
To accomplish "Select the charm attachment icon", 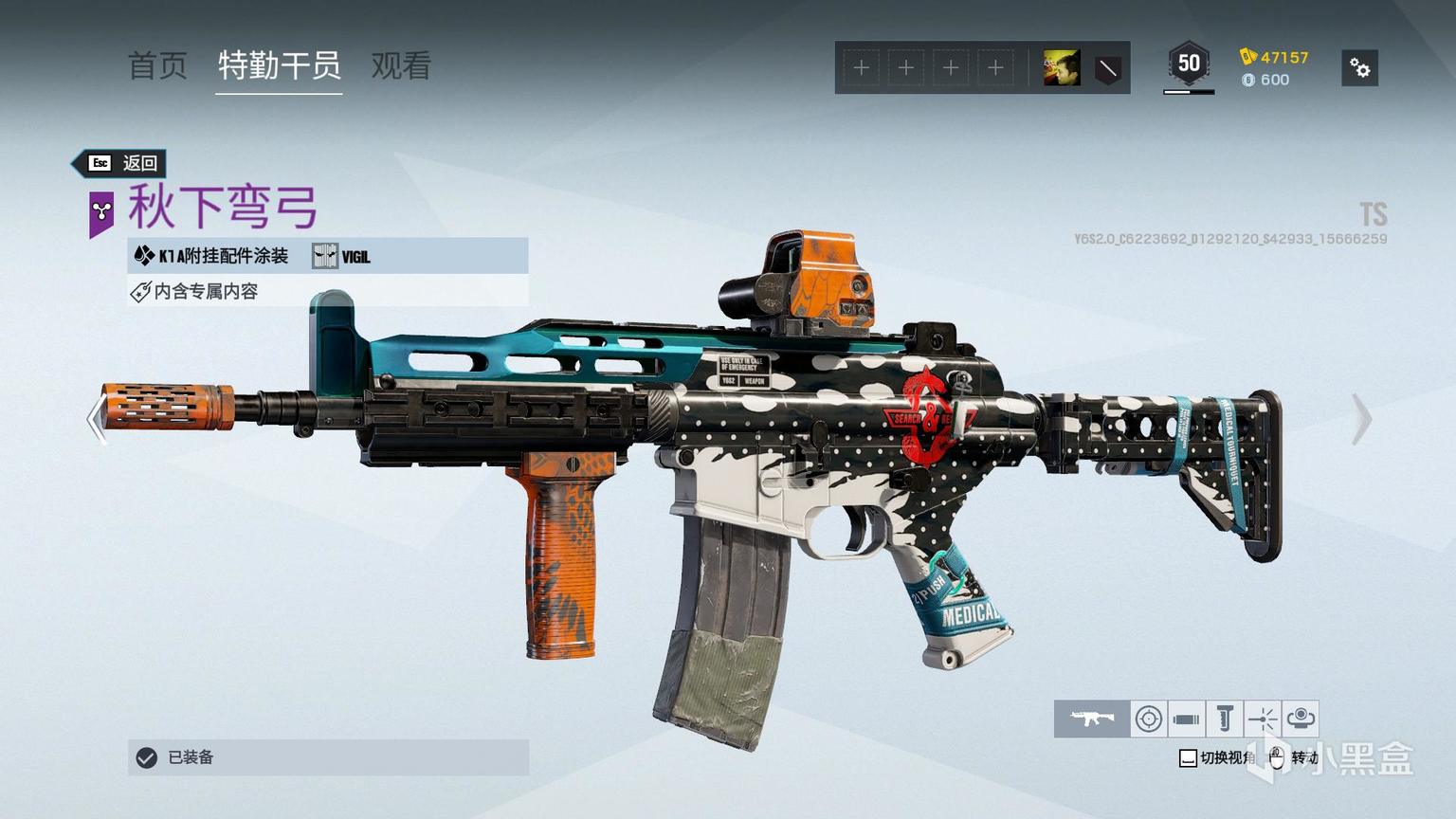I will click(1301, 719).
